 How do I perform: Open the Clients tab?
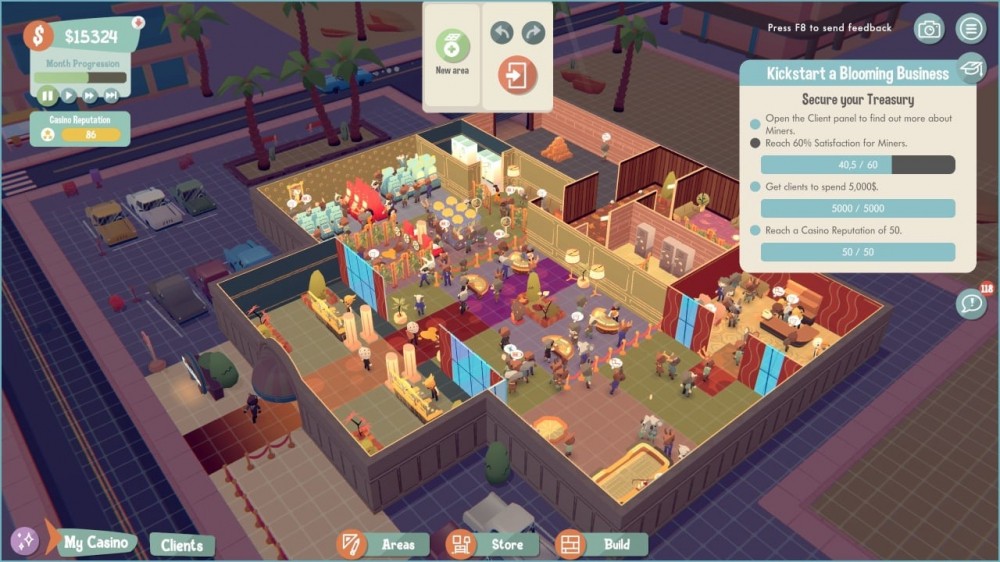[182, 545]
